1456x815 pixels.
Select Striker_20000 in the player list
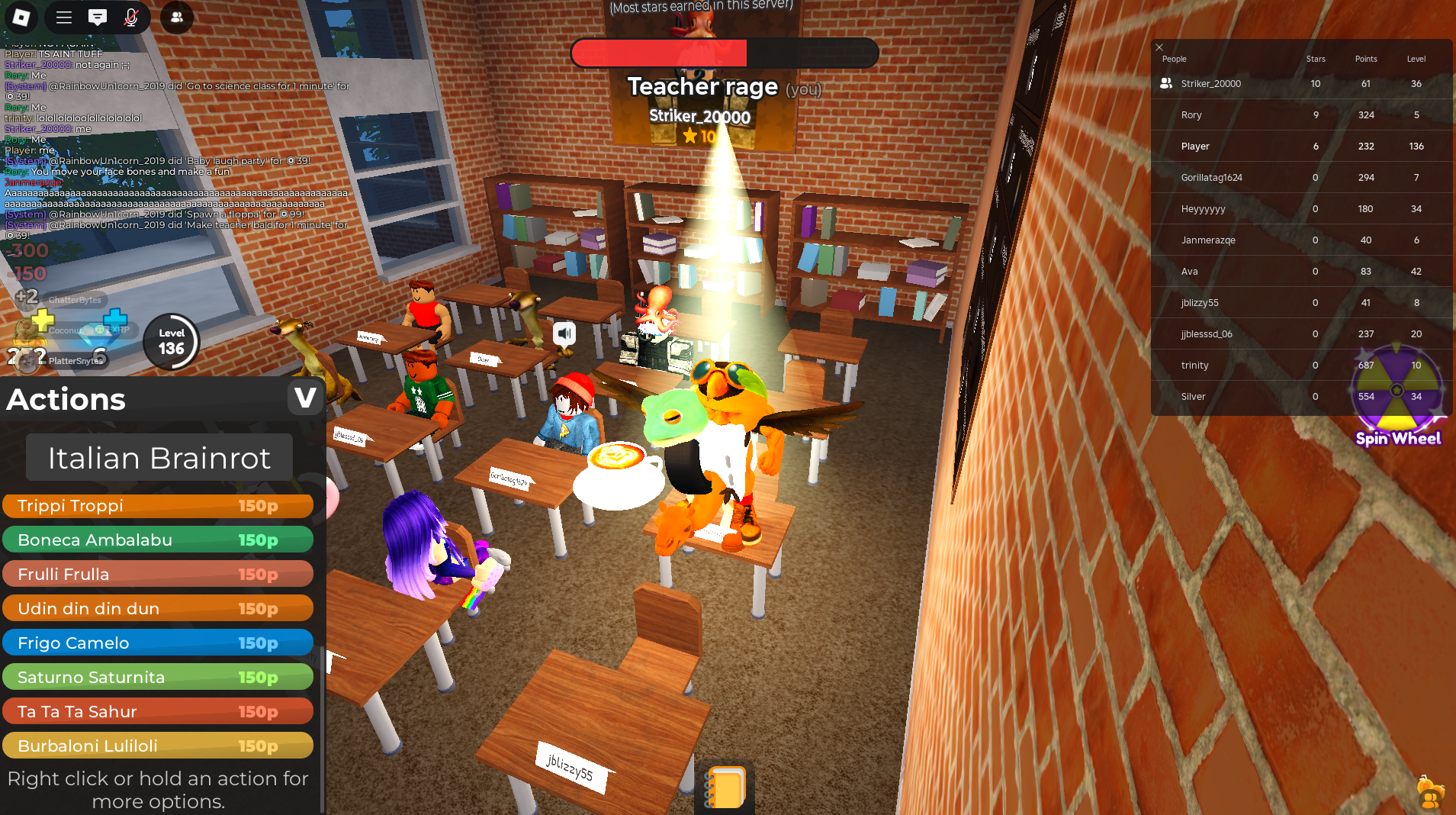[1210, 84]
